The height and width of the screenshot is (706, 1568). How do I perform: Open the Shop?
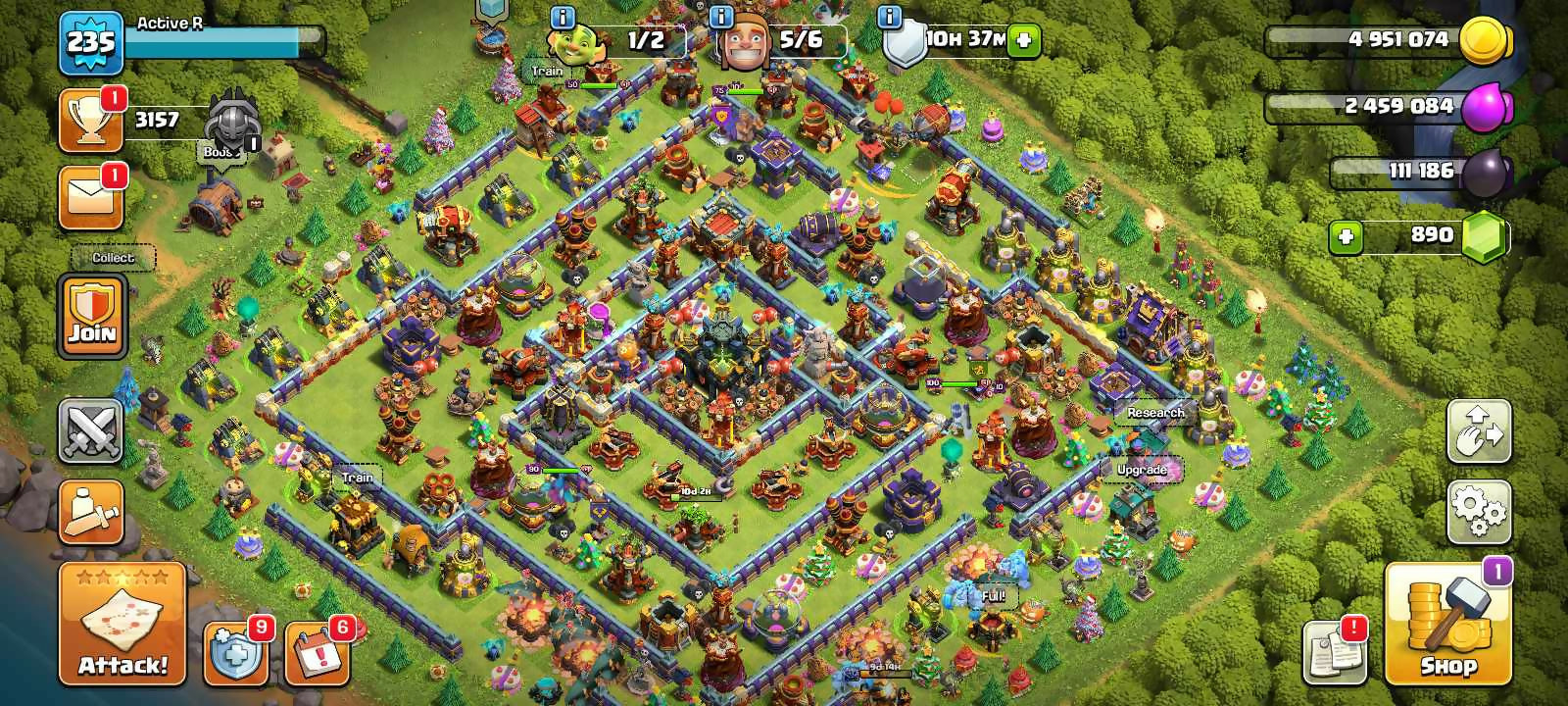1447,624
